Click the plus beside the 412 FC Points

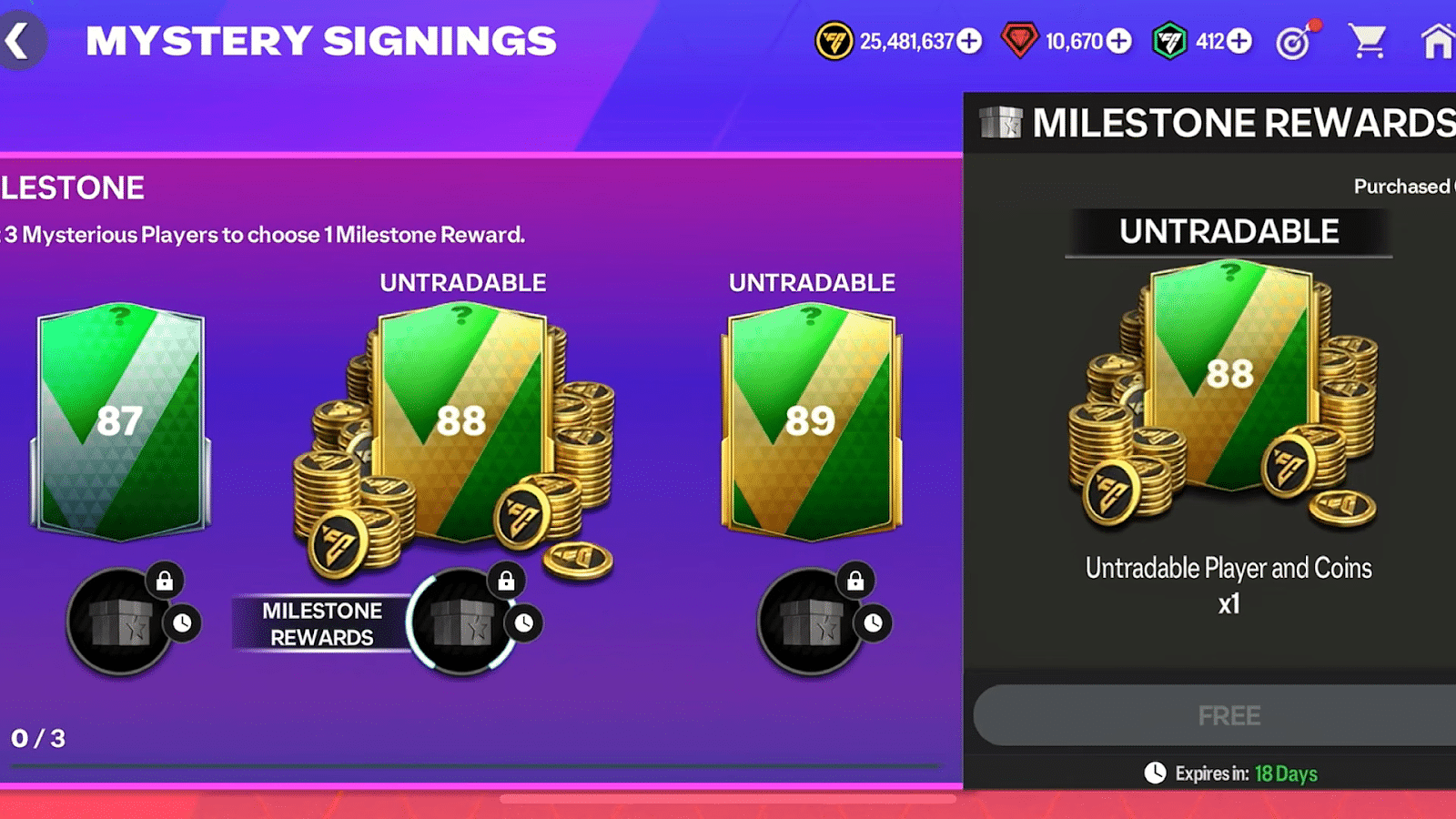pyautogui.click(x=1238, y=42)
